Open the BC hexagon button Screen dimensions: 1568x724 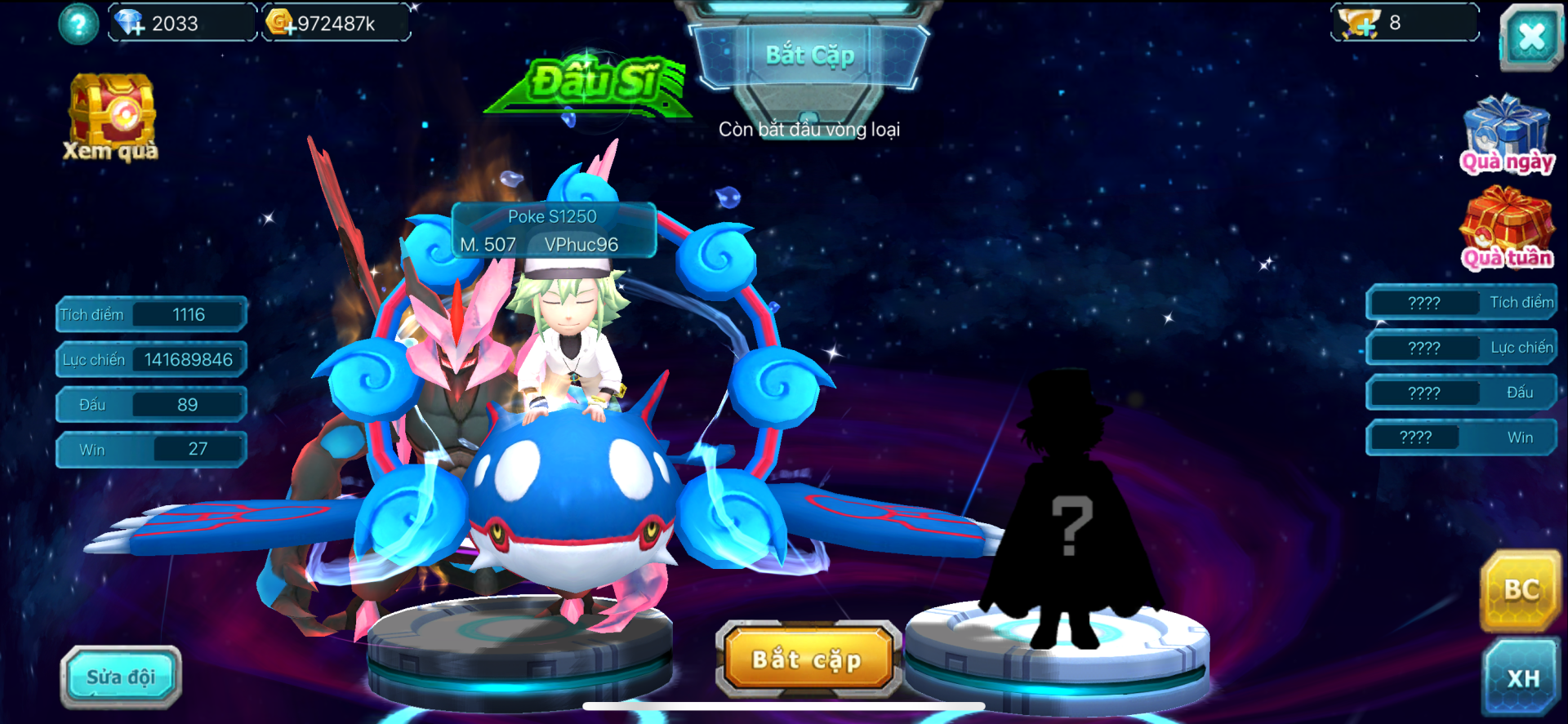[1521, 590]
